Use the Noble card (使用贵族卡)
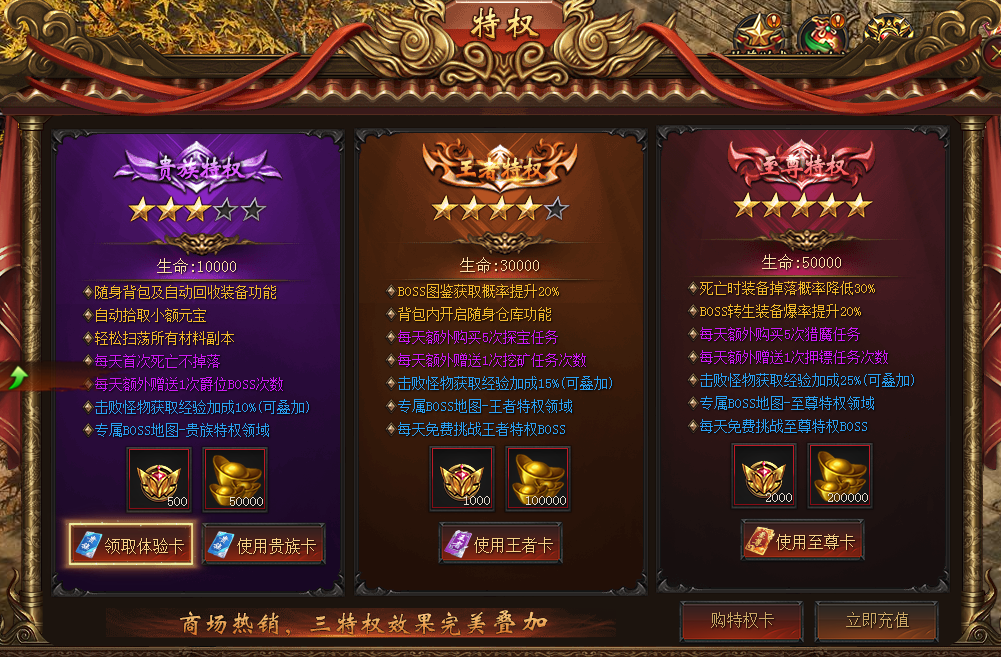Screen dimensions: 1001x657 click(x=264, y=546)
